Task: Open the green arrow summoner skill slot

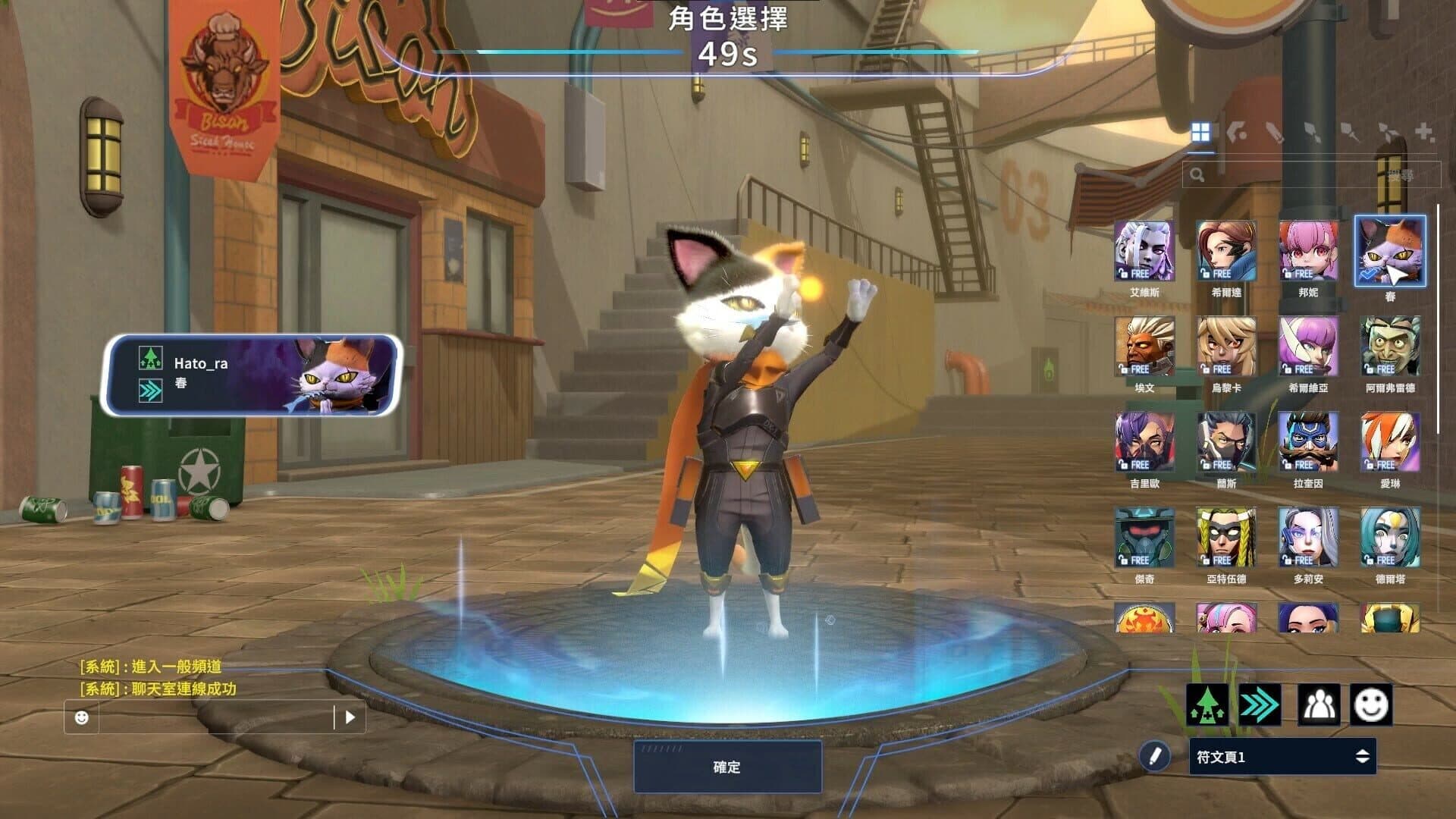Action: coord(1207,704)
